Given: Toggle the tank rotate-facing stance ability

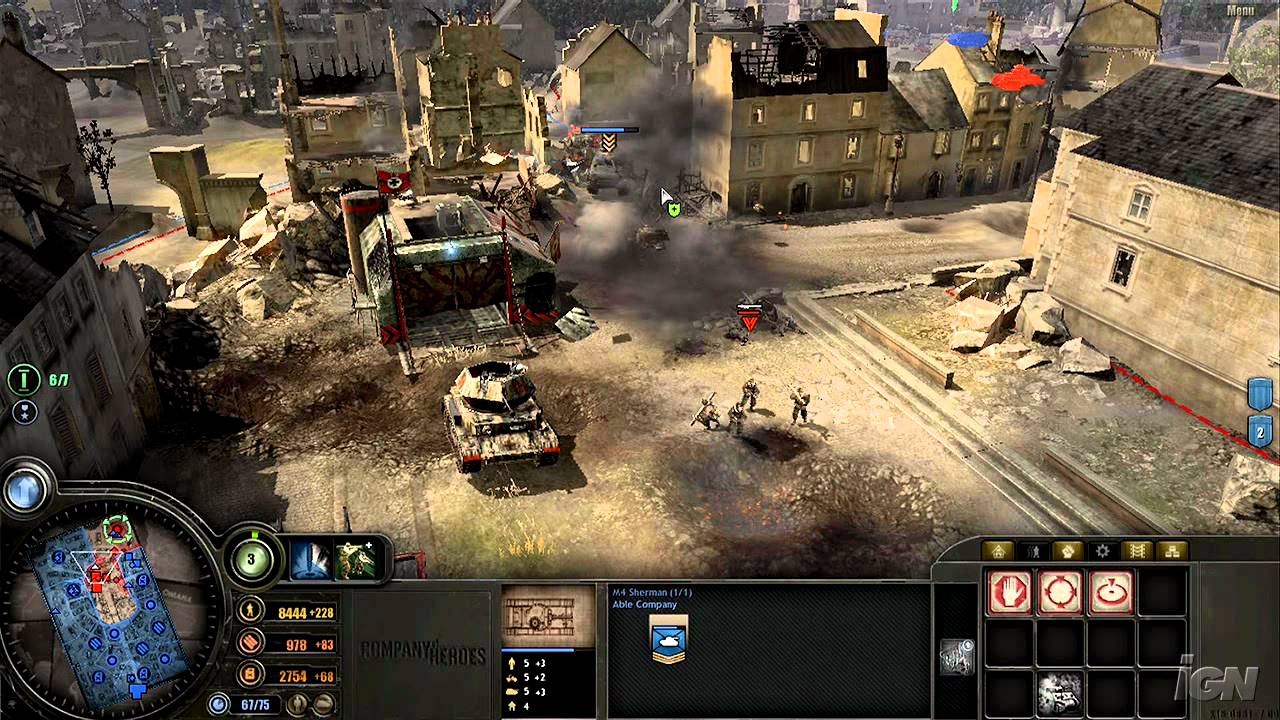Looking at the screenshot, I should (1110, 592).
